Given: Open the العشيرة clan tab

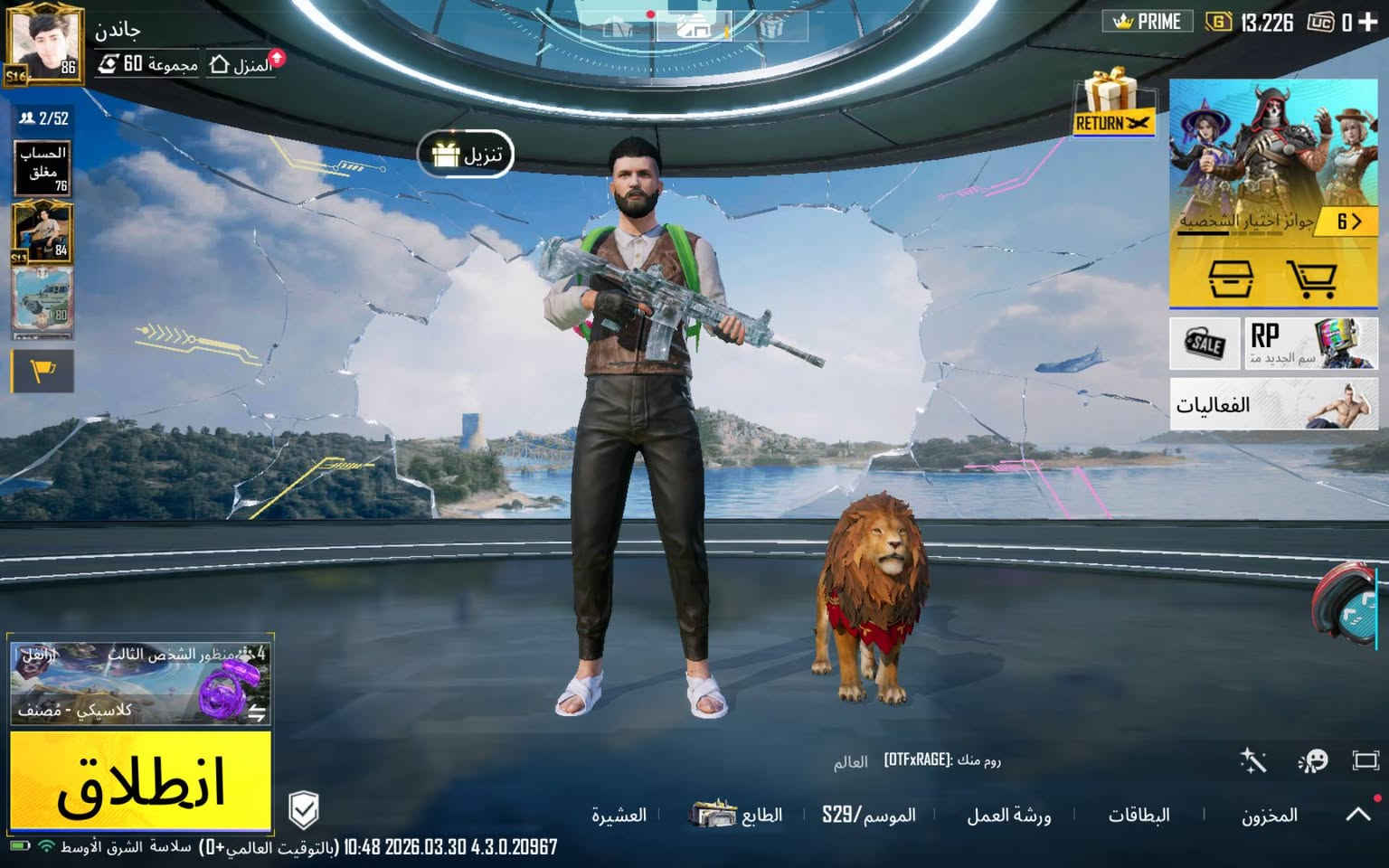Looking at the screenshot, I should click(620, 815).
